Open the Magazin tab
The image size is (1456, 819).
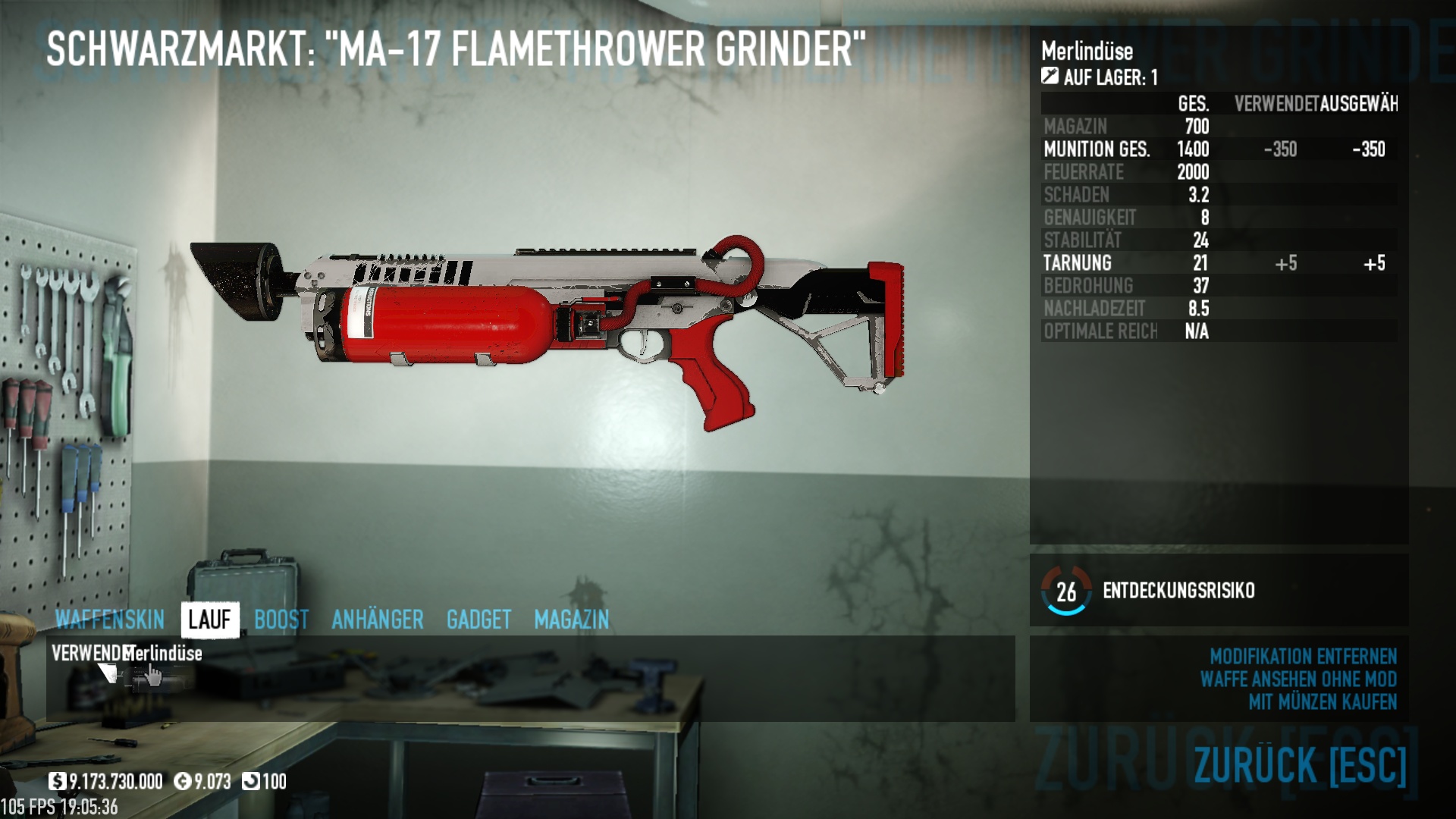click(x=571, y=620)
